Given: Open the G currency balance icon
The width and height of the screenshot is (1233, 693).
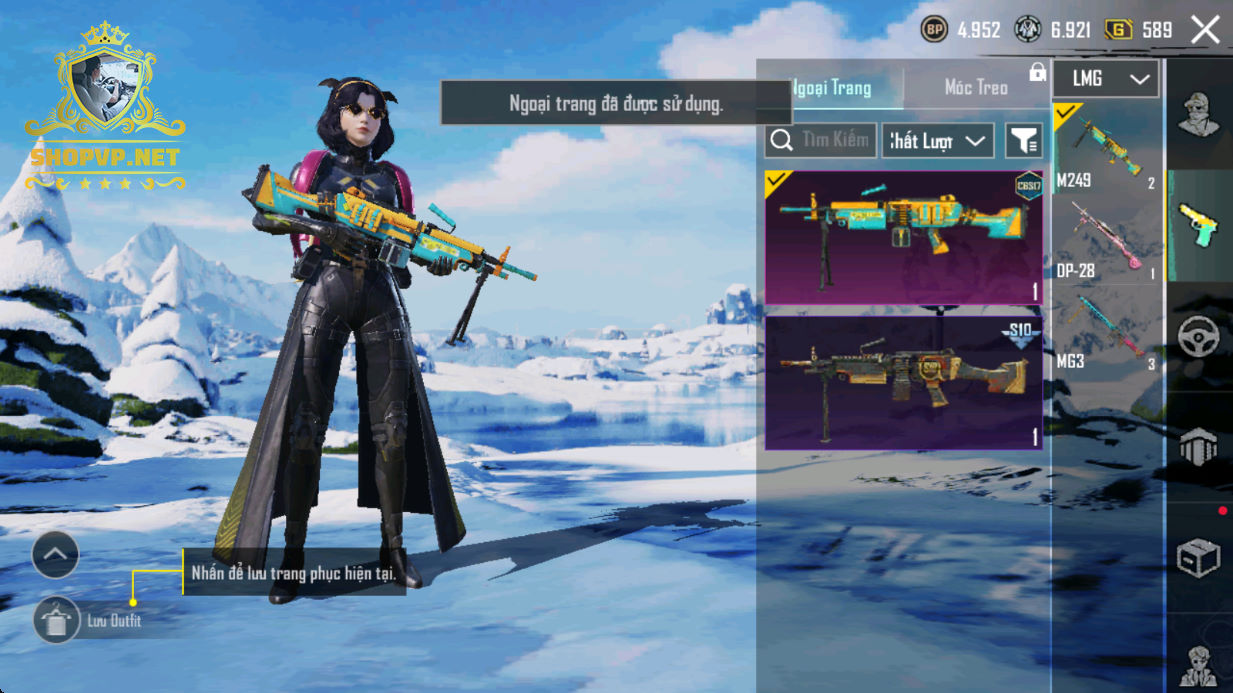Looking at the screenshot, I should click(1118, 30).
